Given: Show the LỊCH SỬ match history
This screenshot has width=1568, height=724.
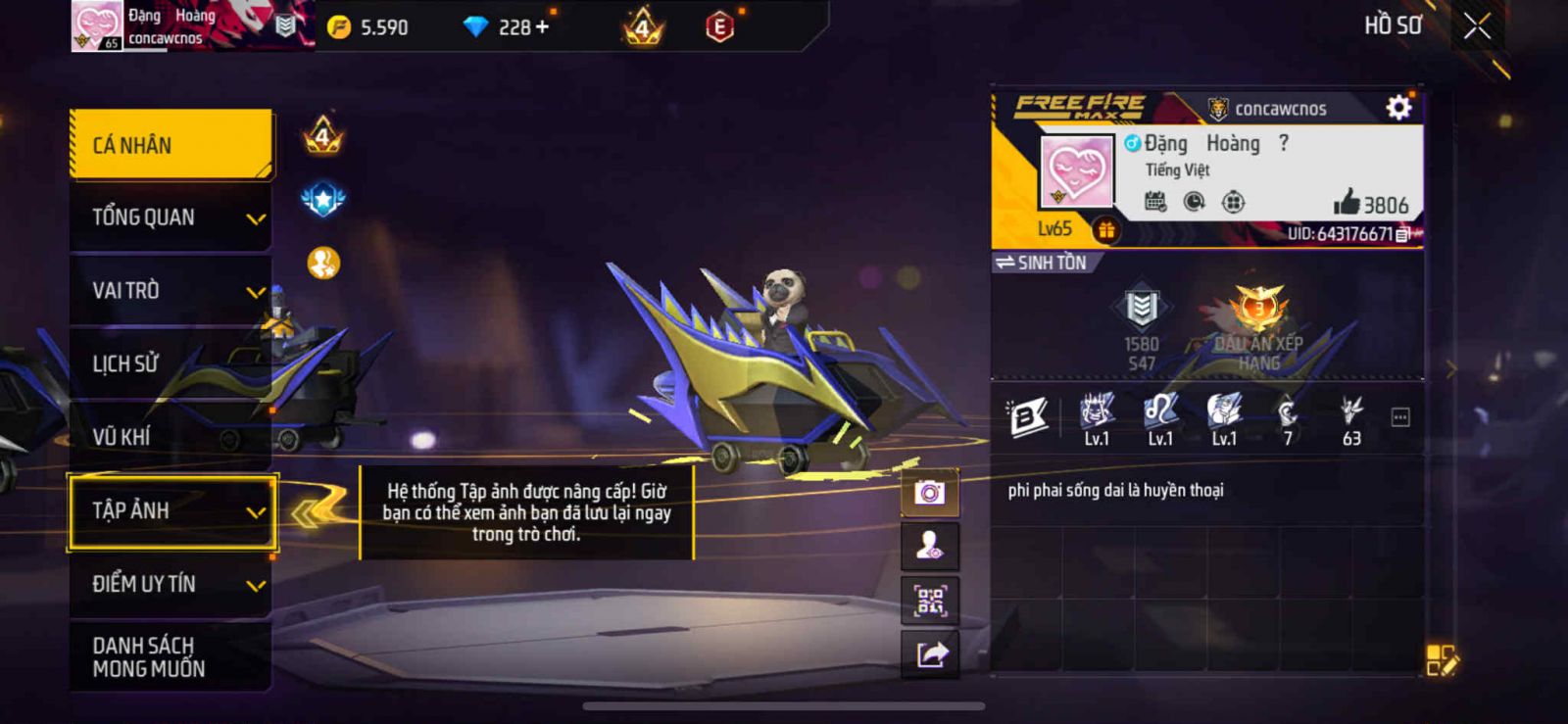Looking at the screenshot, I should point(171,363).
